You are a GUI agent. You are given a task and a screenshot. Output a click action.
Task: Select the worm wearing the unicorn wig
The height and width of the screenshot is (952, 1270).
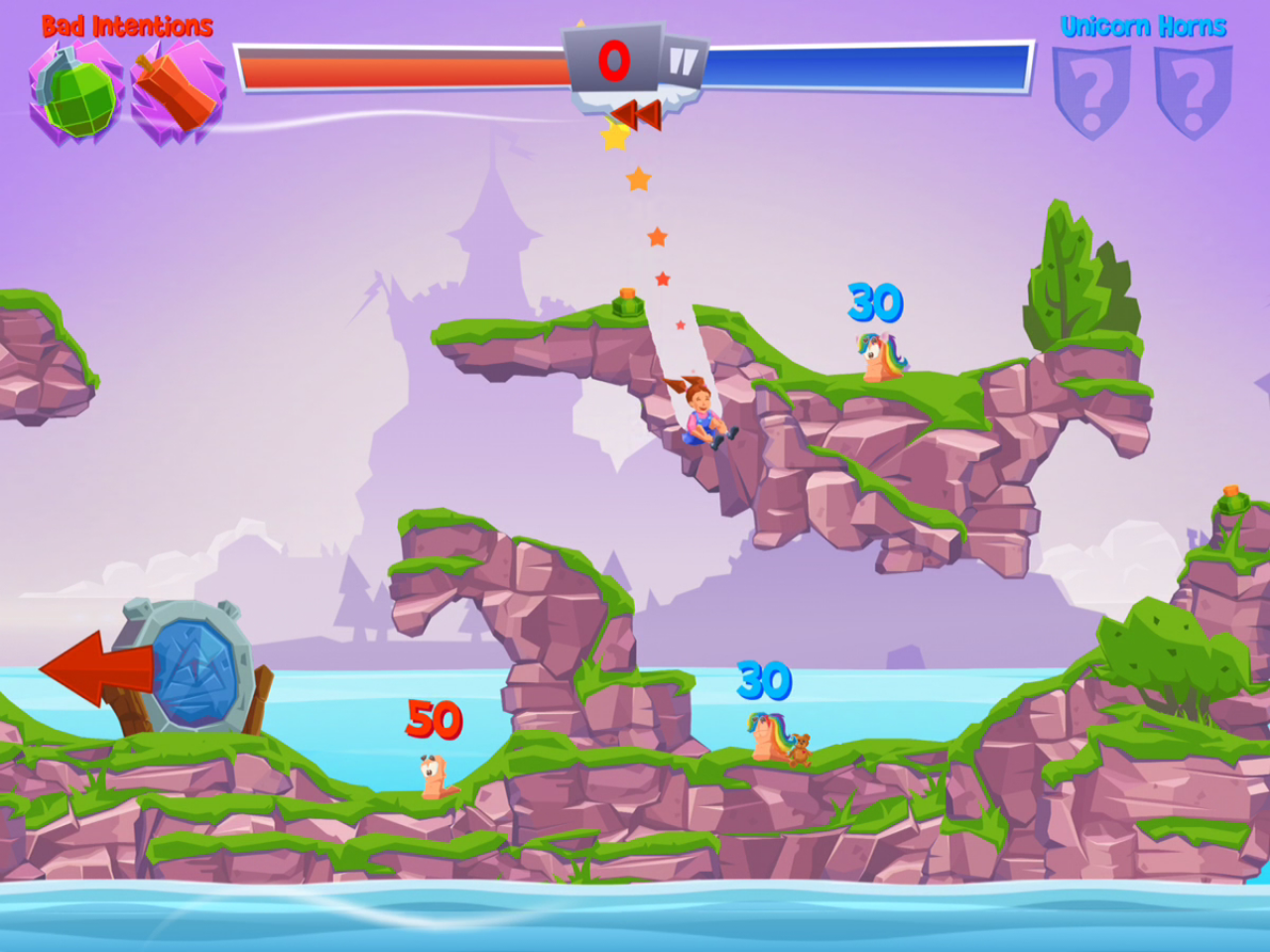(x=878, y=362)
